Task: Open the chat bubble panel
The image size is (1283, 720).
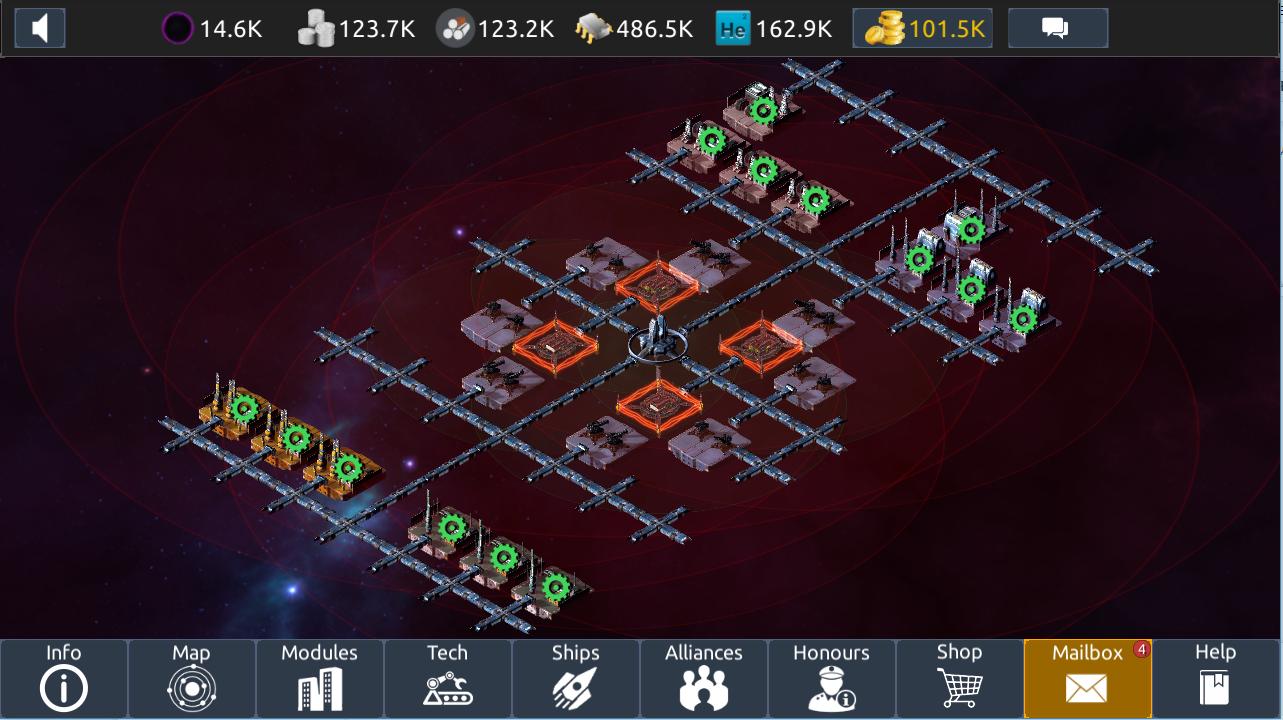Action: point(1058,28)
